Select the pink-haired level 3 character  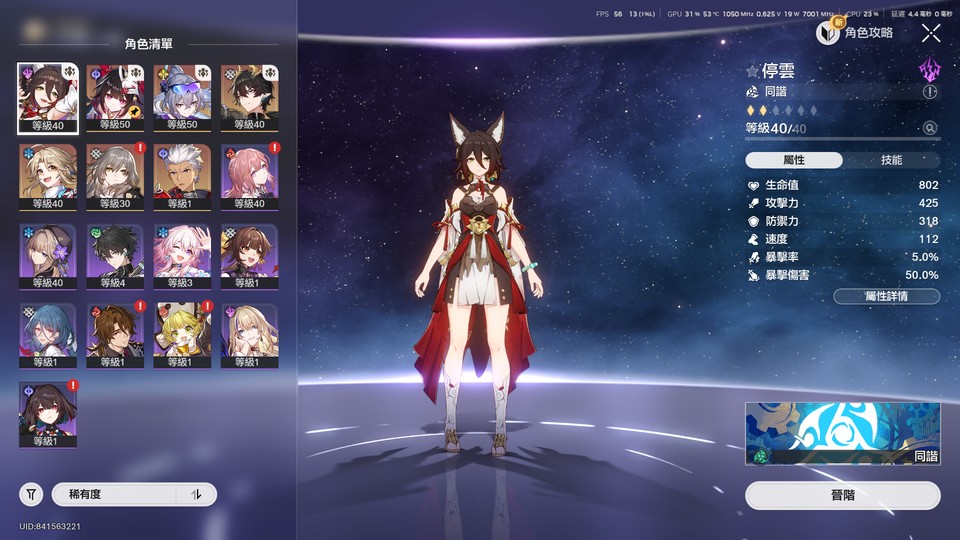(182, 257)
